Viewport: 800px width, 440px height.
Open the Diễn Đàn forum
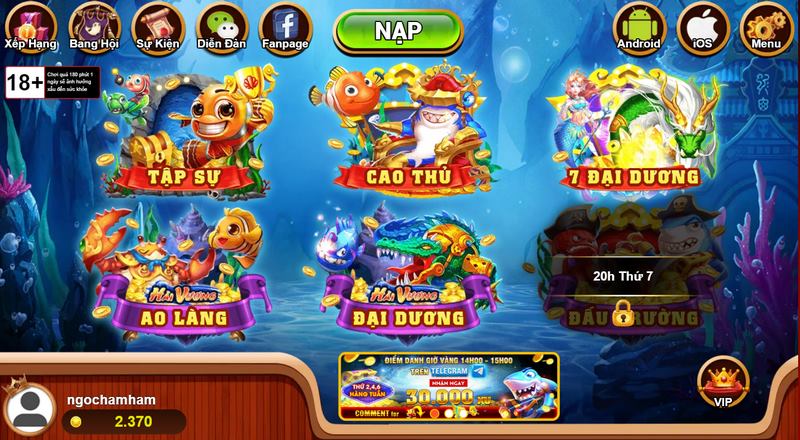pos(221,26)
